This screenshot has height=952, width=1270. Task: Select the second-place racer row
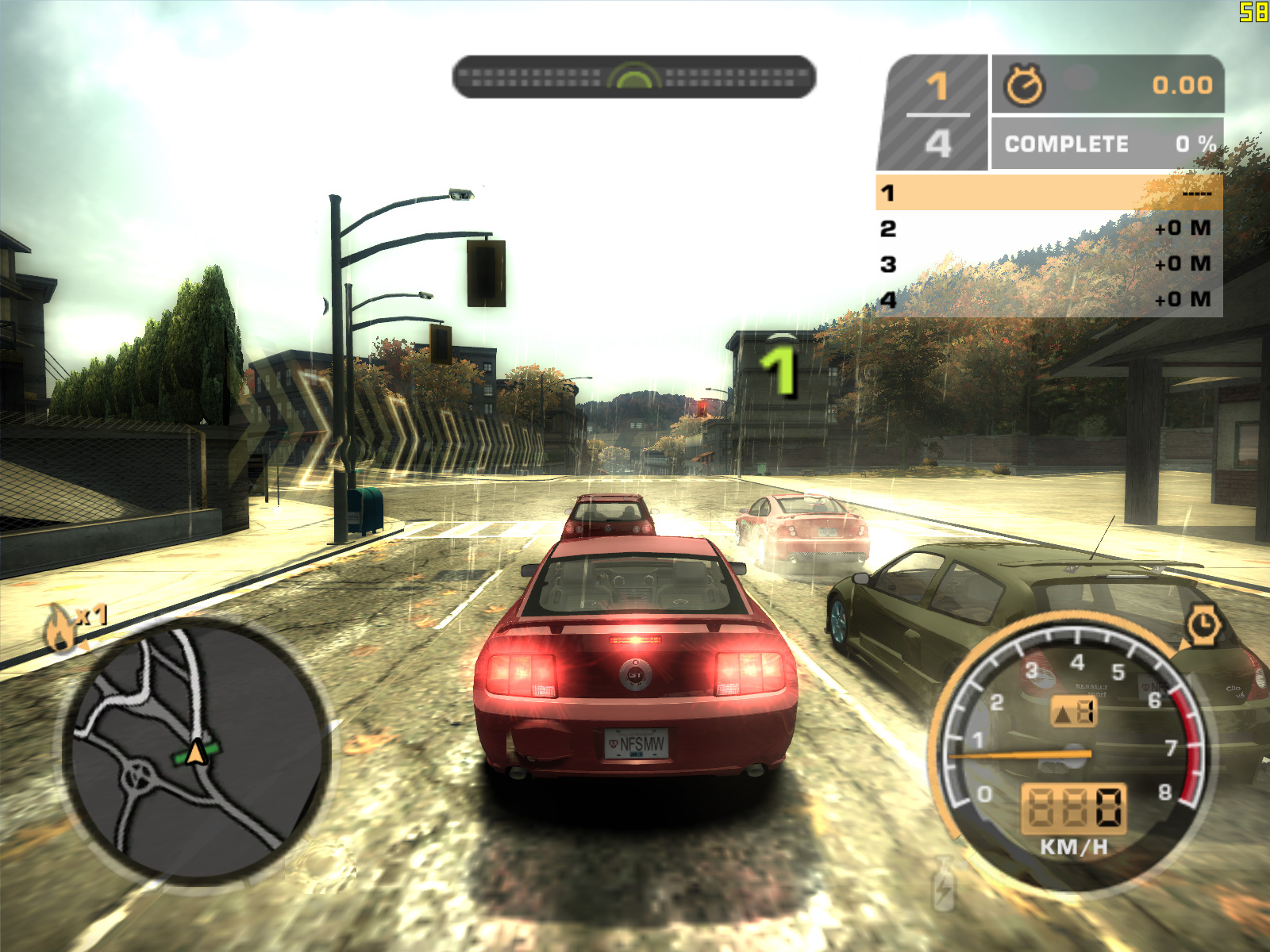click(x=1049, y=228)
